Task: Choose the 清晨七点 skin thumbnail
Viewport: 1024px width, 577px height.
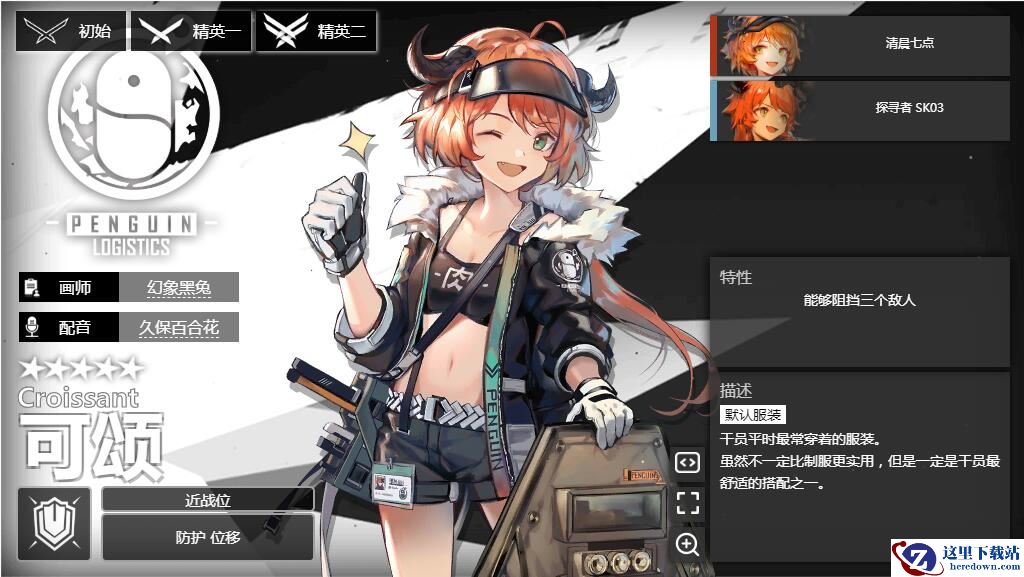Action: (860, 45)
